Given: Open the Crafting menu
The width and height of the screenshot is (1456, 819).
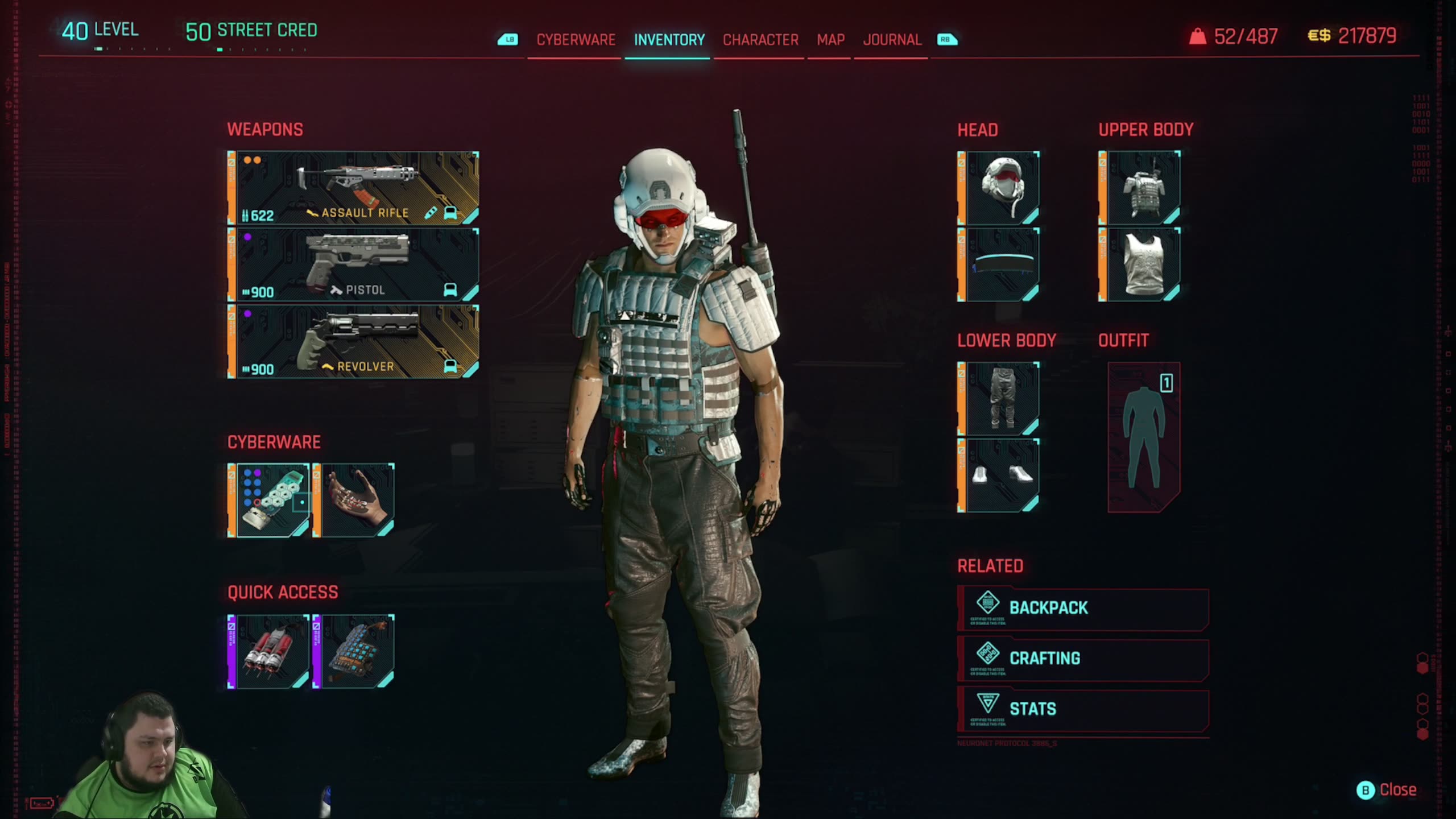Looking at the screenshot, I should 1083,659.
